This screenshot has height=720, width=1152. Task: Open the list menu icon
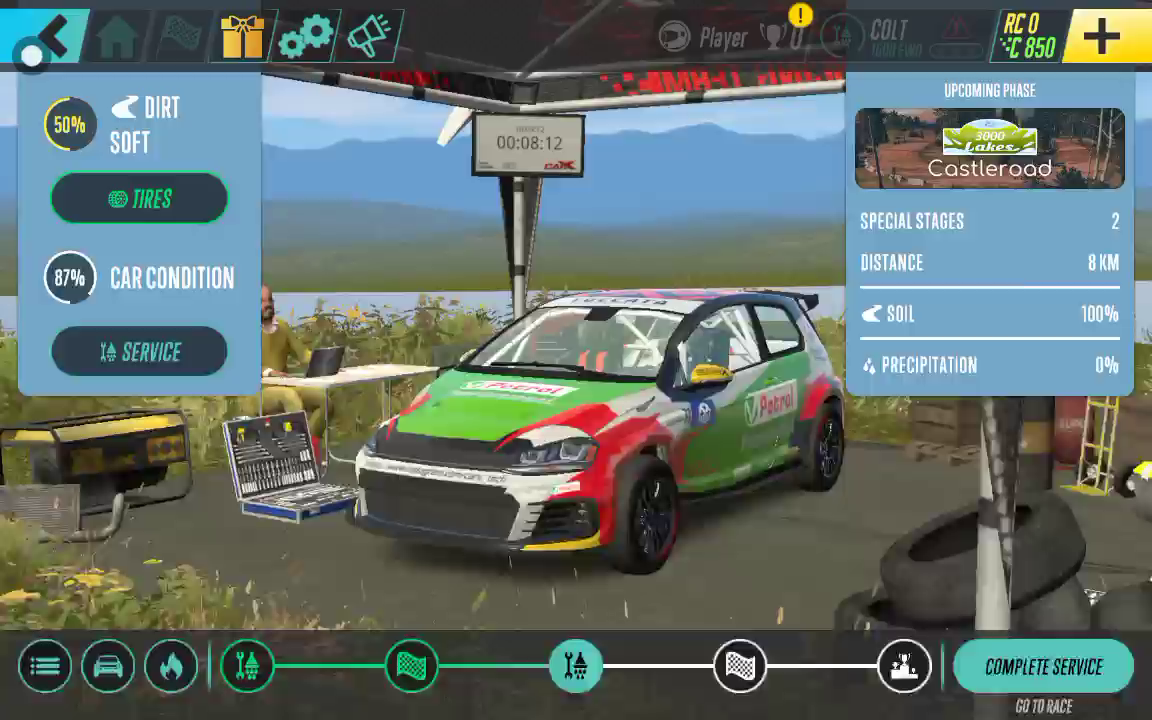click(x=45, y=666)
